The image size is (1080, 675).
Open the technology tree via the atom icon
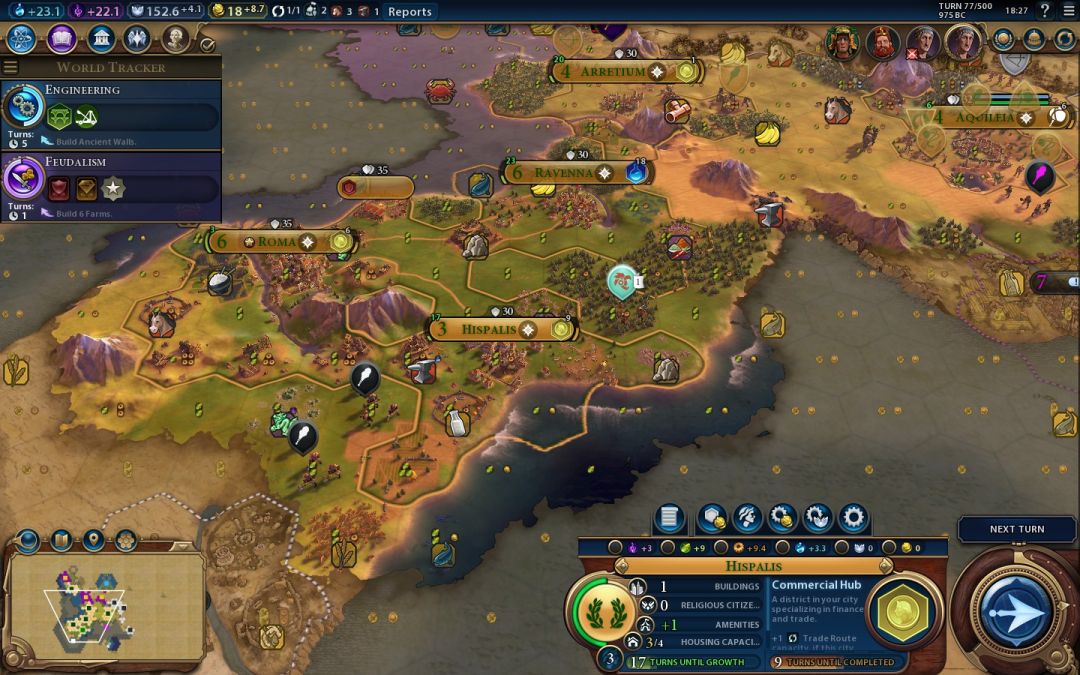coord(22,39)
